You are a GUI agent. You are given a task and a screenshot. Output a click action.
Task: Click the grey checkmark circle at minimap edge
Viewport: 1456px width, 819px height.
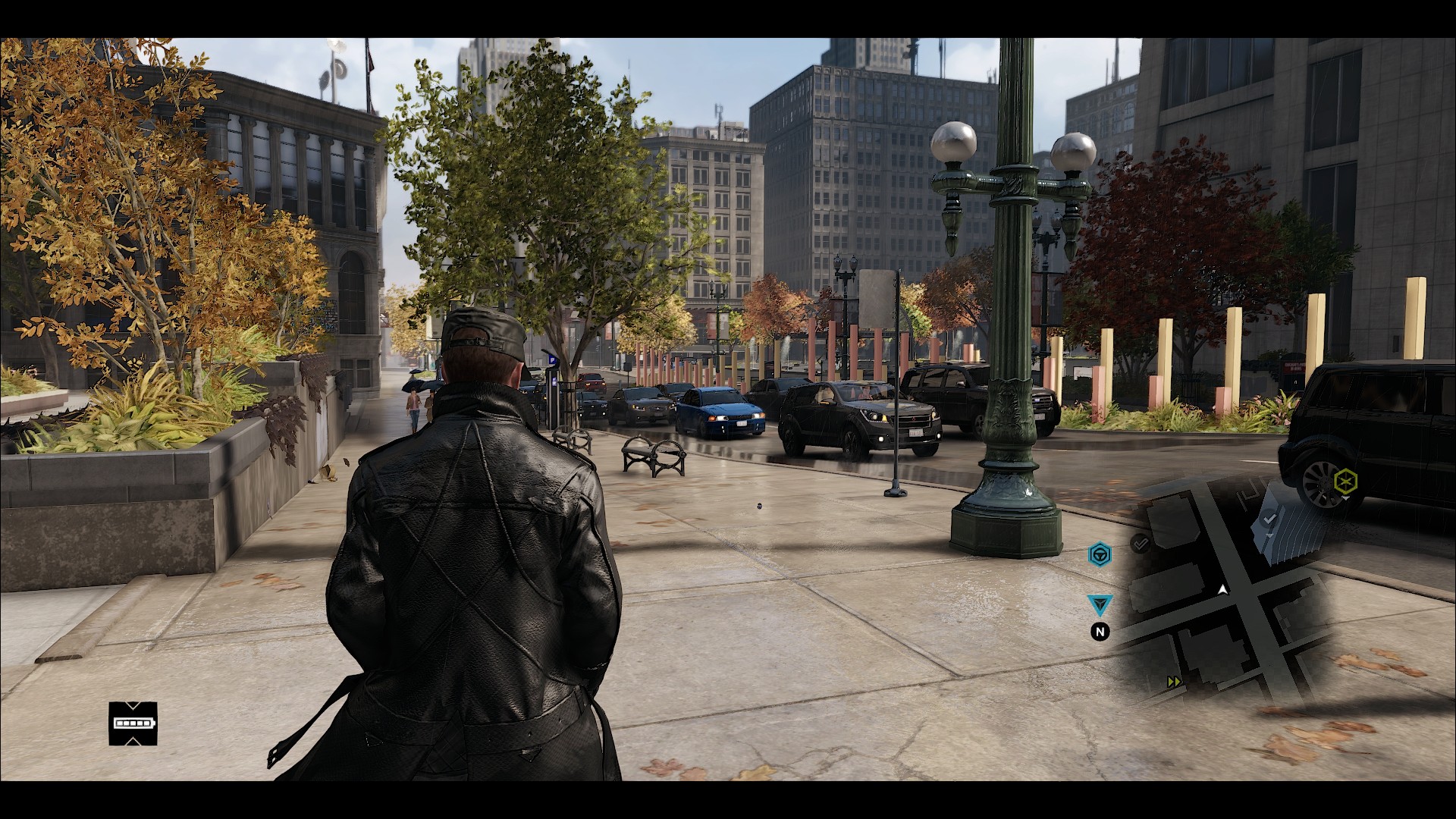pos(1140,543)
